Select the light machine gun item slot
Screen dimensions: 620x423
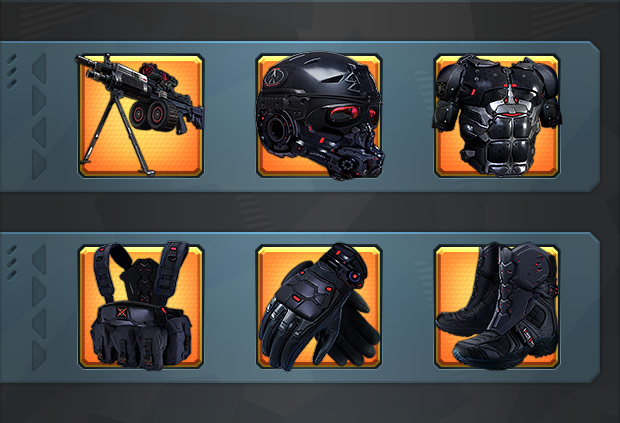click(x=140, y=116)
